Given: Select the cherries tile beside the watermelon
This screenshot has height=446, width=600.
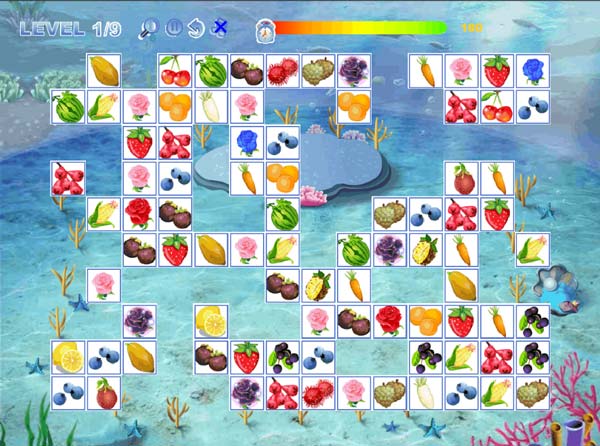Looking at the screenshot, I should (175, 71).
